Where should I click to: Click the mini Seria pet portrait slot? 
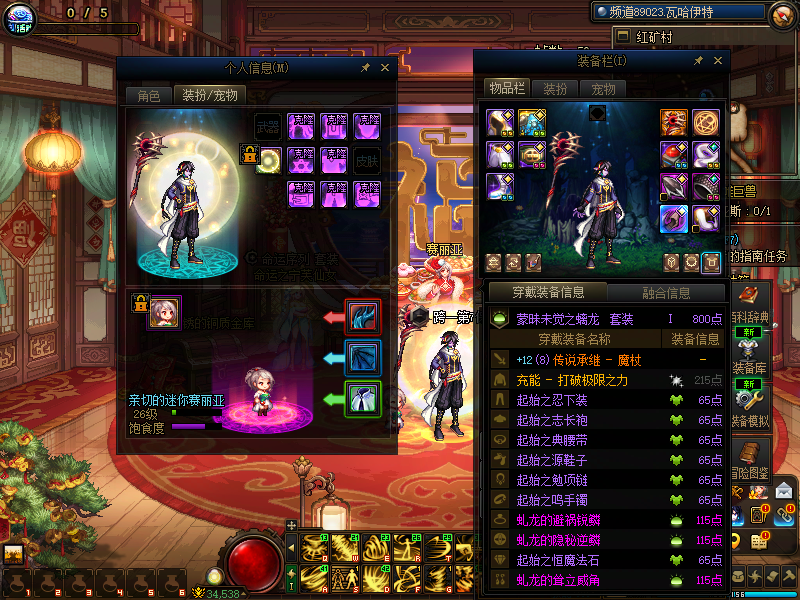[163, 312]
